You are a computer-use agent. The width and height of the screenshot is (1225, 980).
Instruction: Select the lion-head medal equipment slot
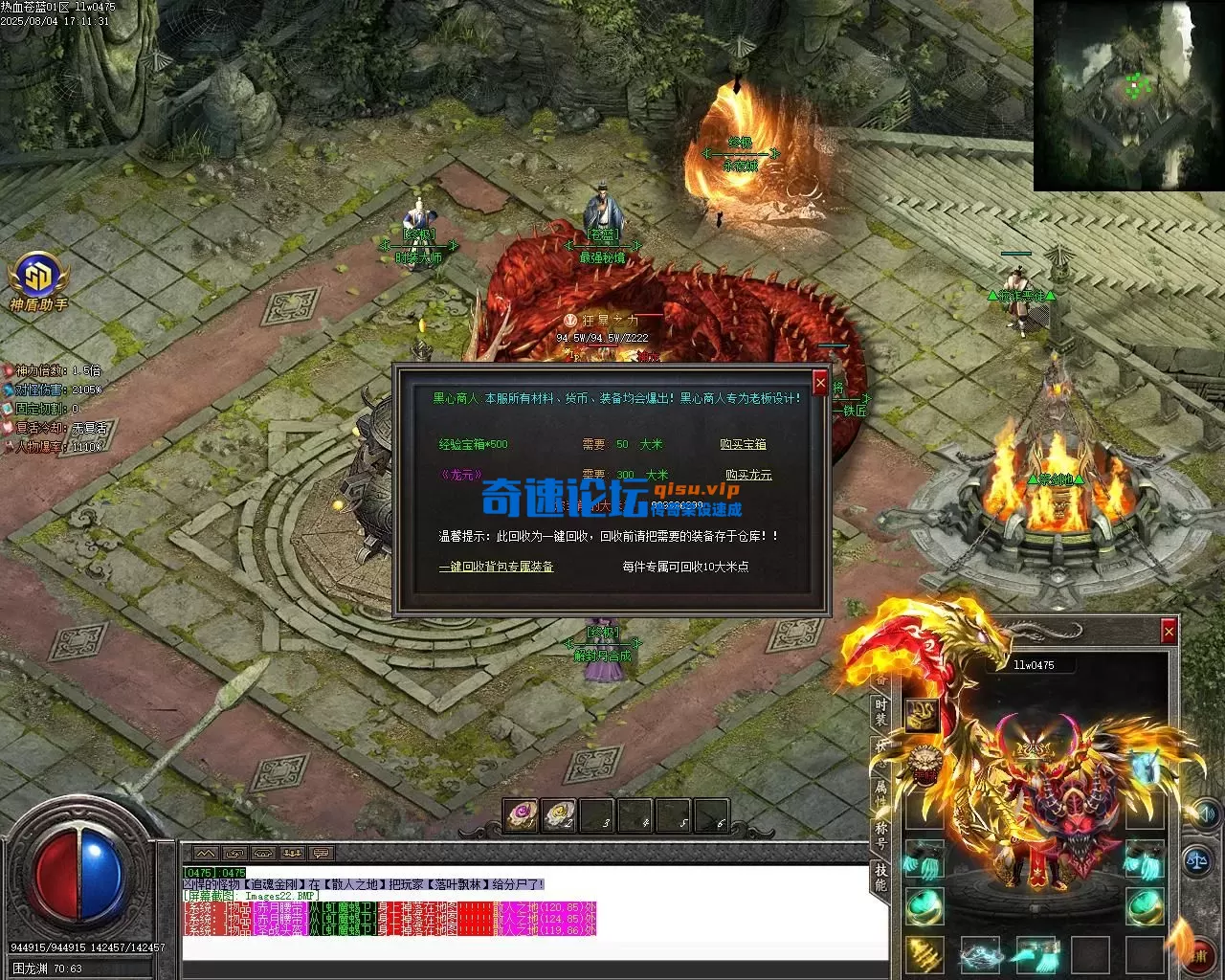click(x=924, y=763)
